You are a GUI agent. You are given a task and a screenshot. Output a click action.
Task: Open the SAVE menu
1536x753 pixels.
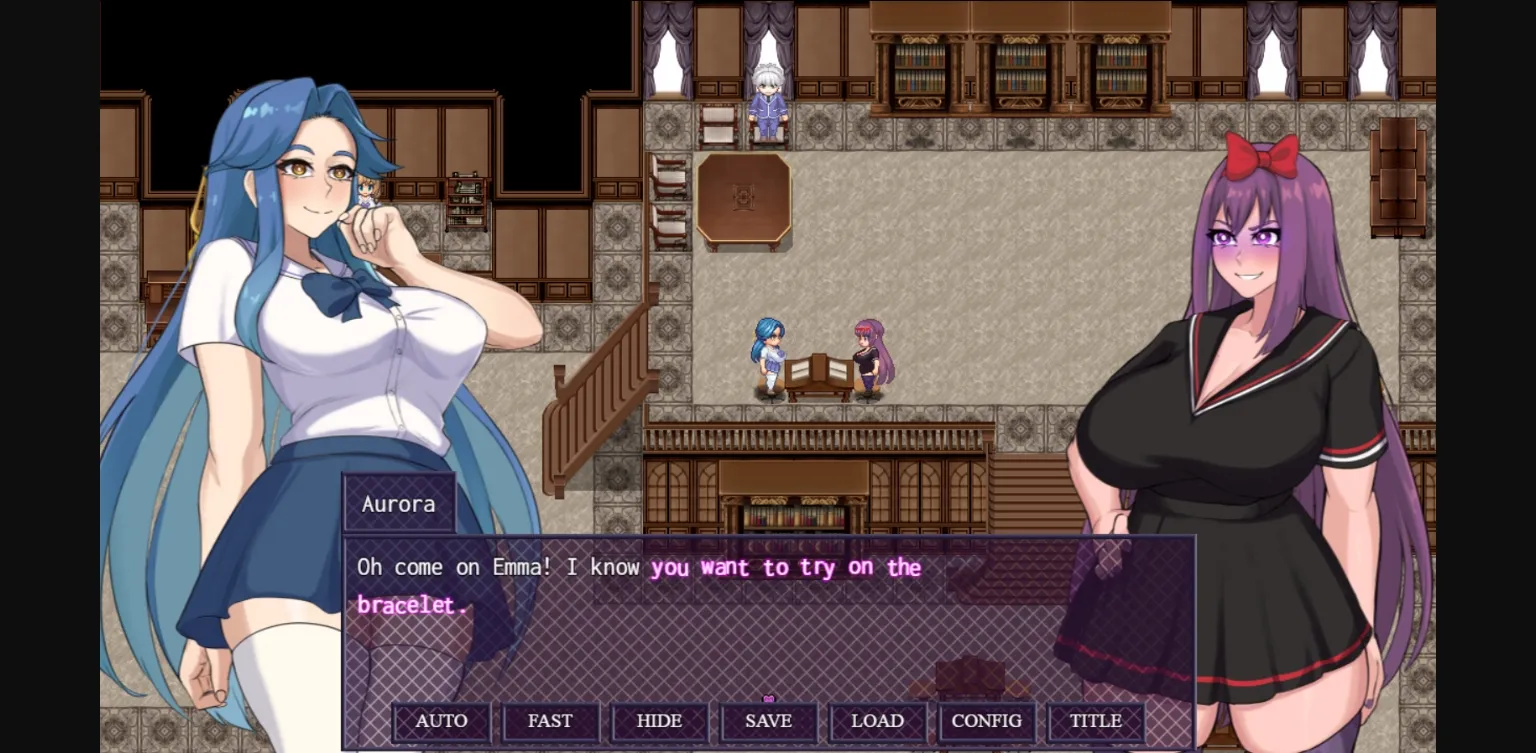point(768,721)
